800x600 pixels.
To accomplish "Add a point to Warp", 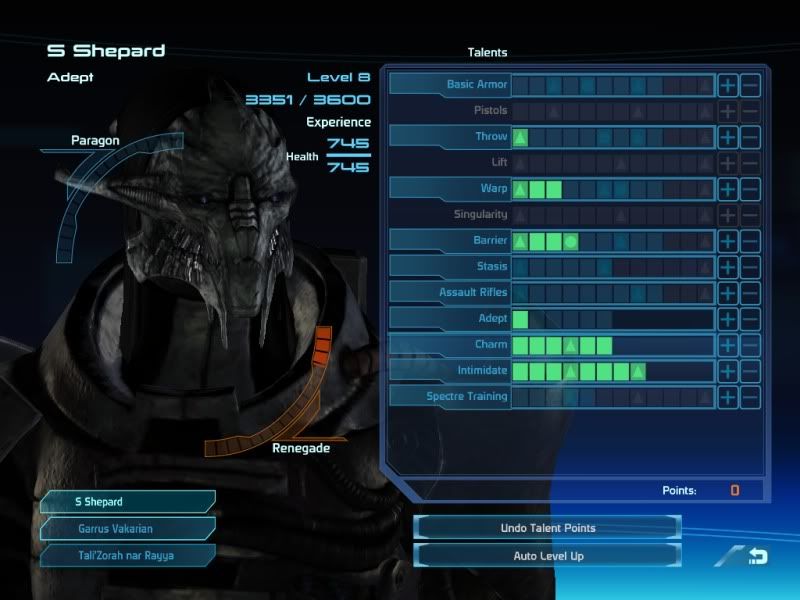I will (728, 188).
